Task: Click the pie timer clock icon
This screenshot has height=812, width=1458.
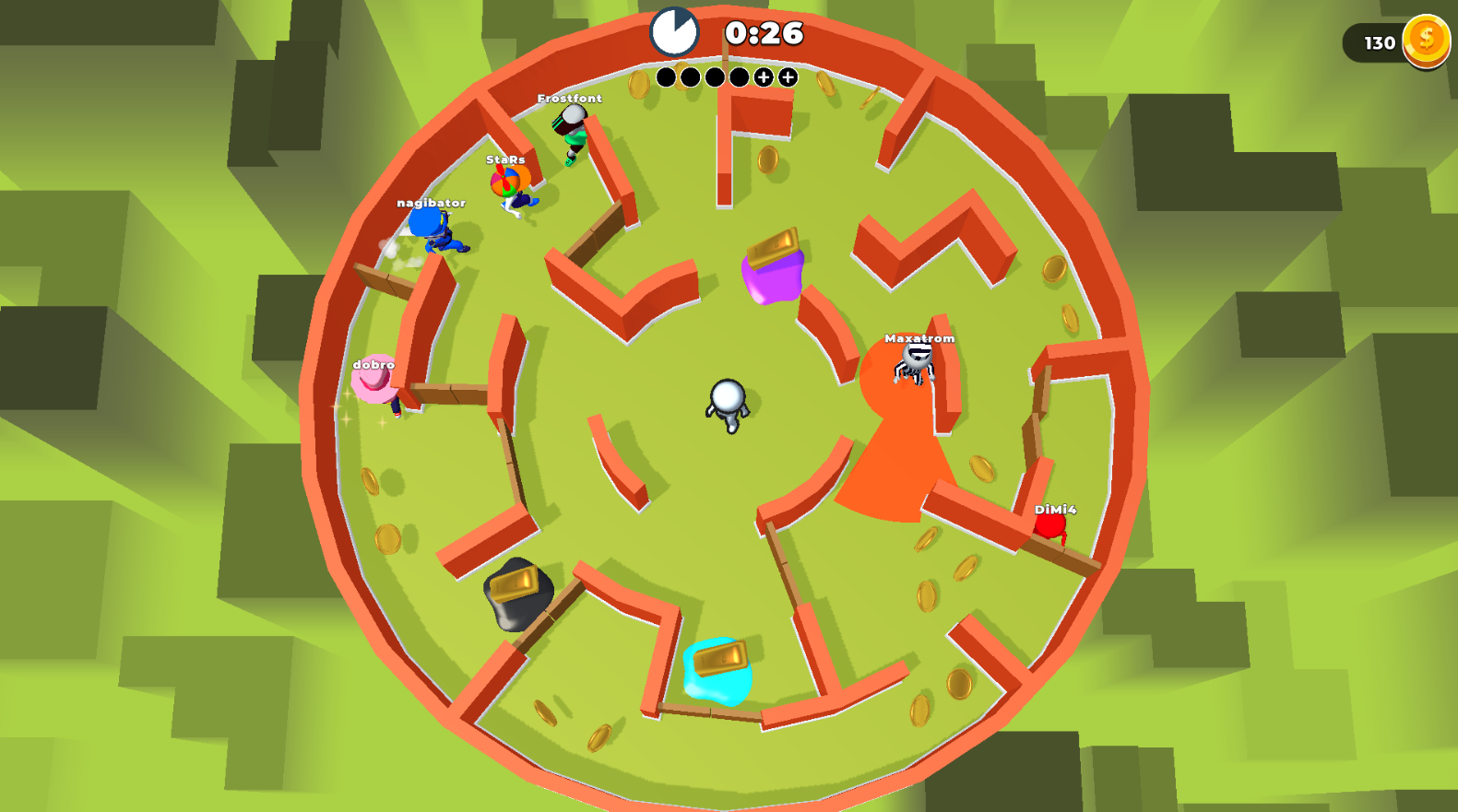Action: [674, 29]
